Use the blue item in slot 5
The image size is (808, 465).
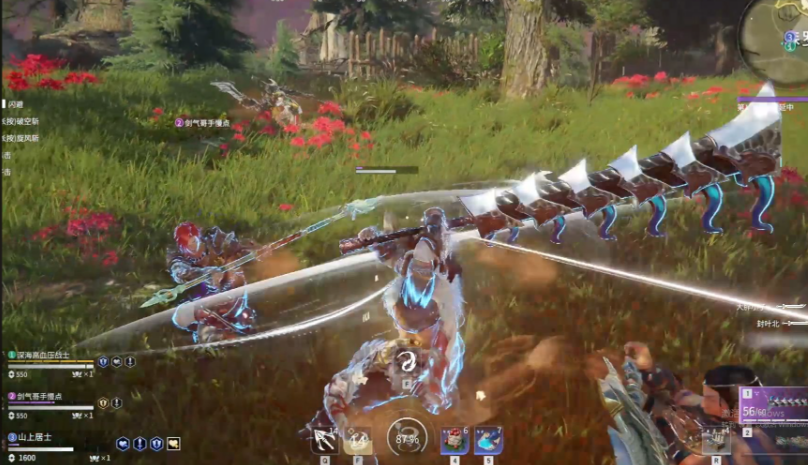point(488,440)
